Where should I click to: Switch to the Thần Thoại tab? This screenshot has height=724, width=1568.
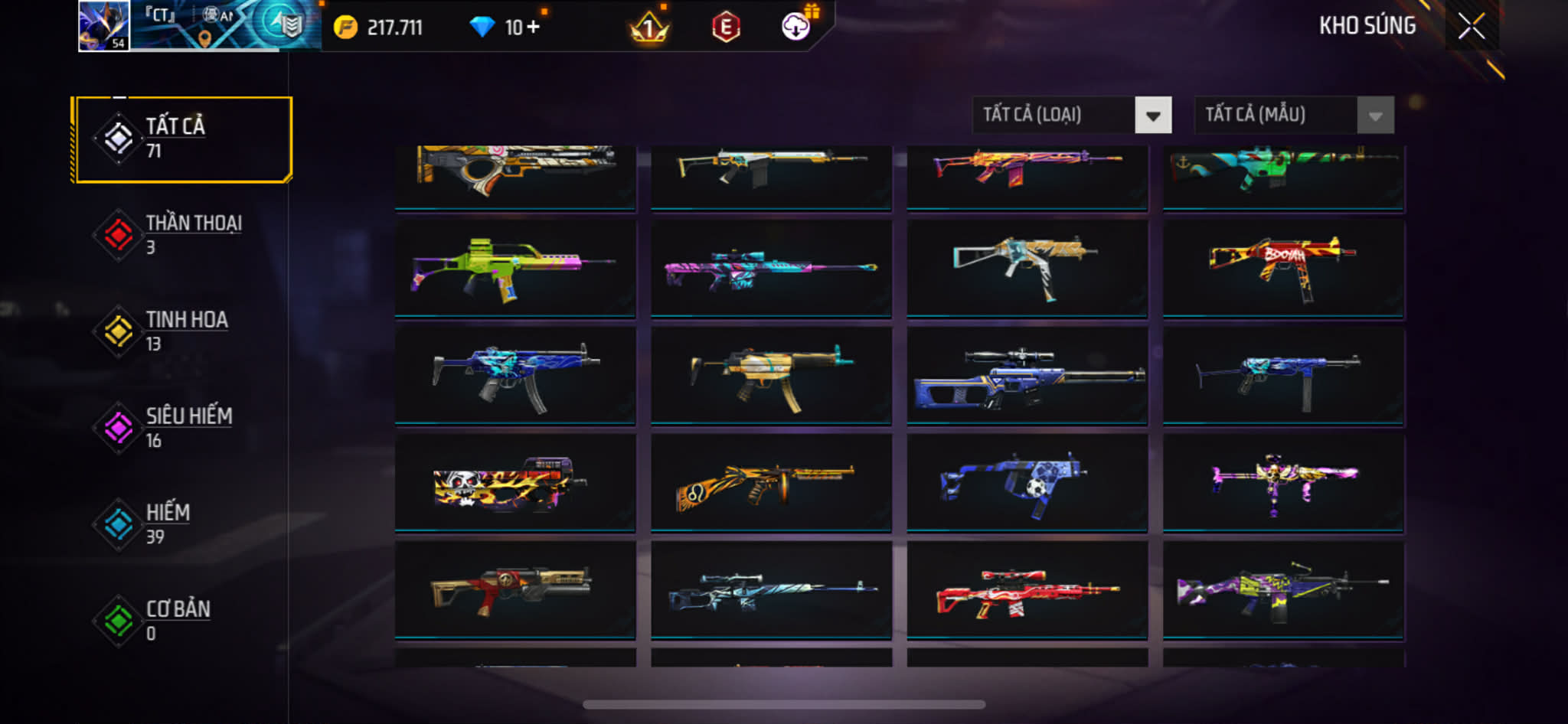tap(183, 235)
